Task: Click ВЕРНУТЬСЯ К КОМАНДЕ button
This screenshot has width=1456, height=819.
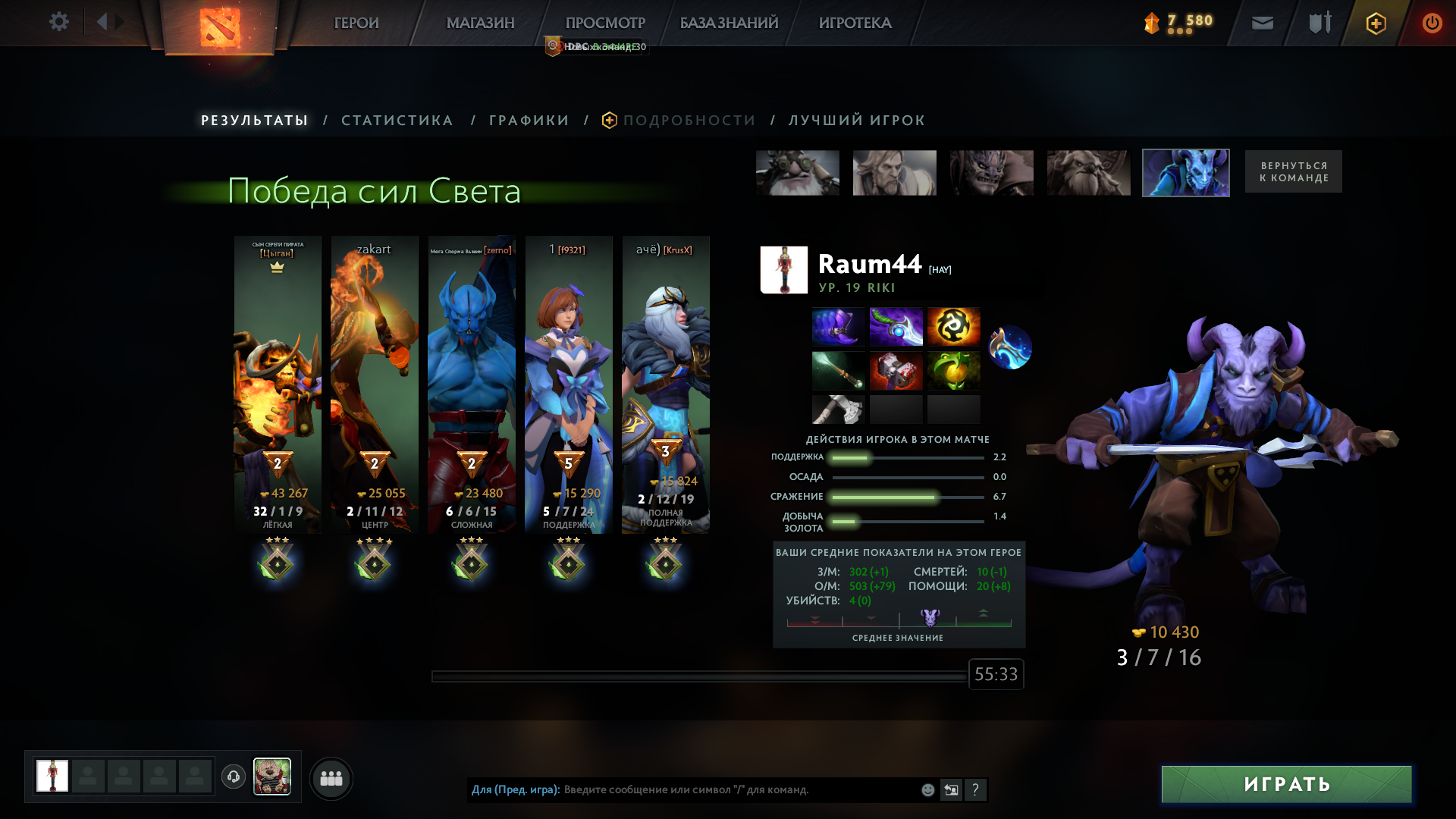Action: point(1293,171)
